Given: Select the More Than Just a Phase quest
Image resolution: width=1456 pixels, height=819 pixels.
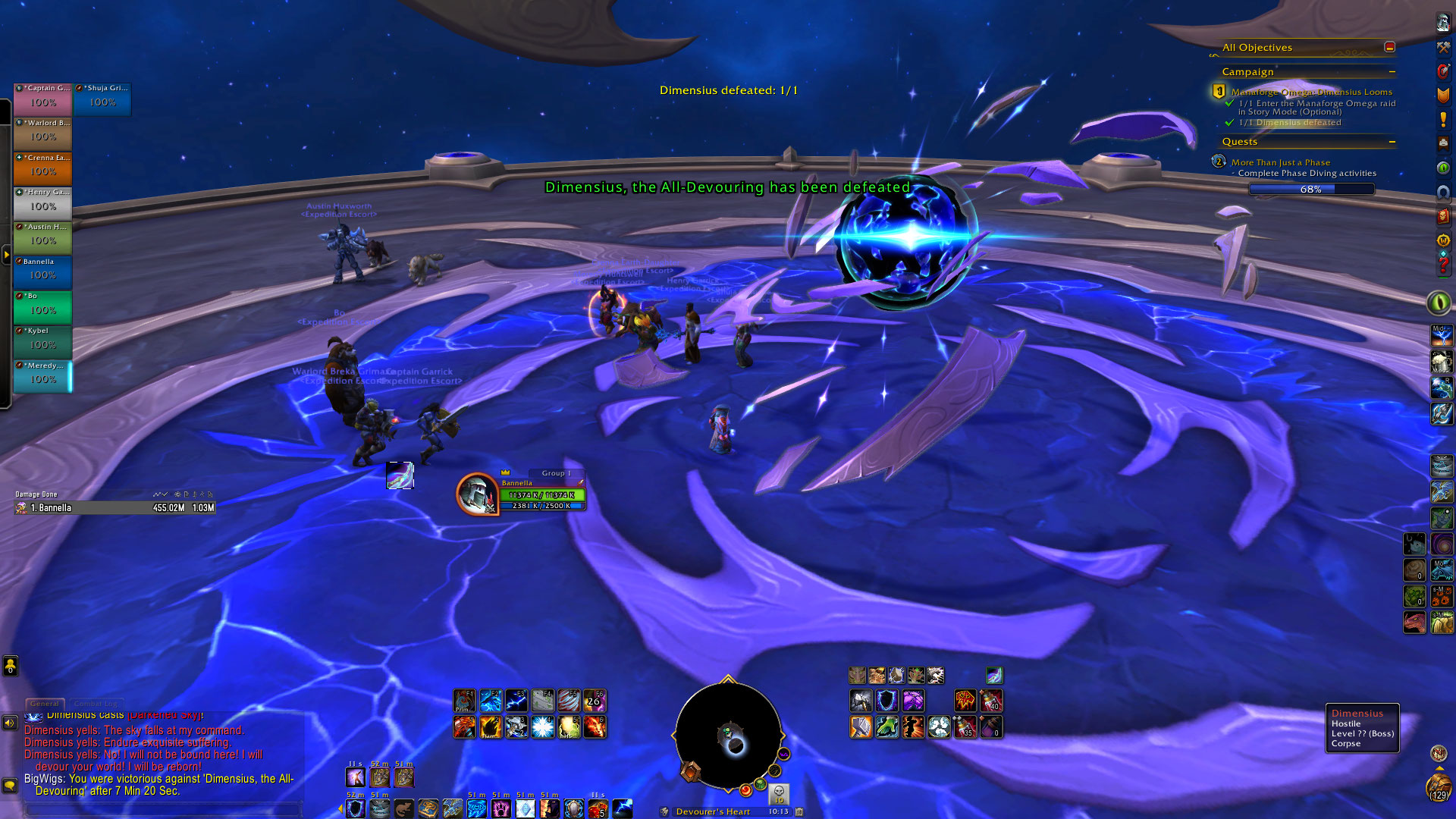Looking at the screenshot, I should pyautogui.click(x=1280, y=162).
